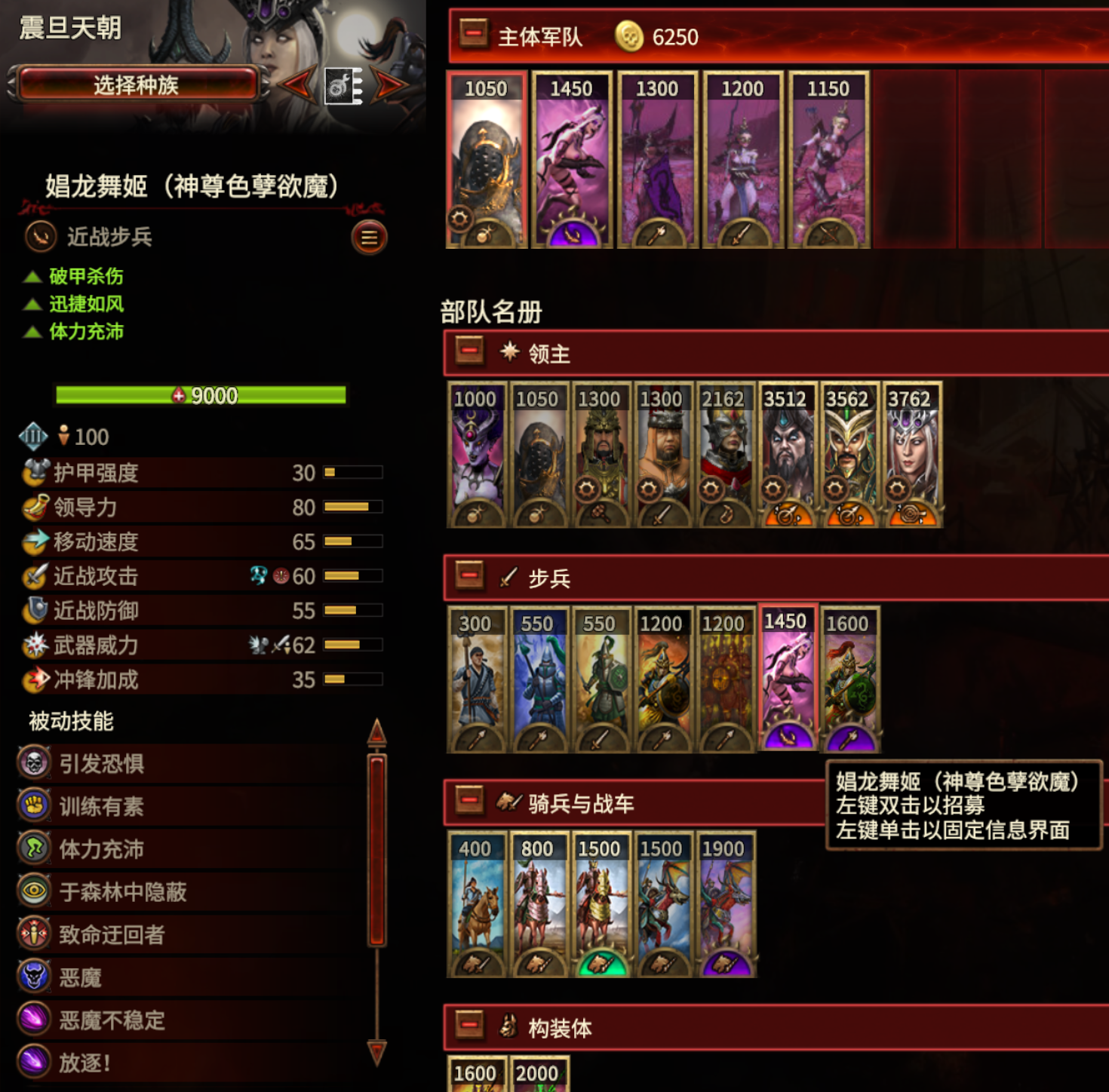Open the unit options menu beside 近战步兵
Image resolution: width=1109 pixels, height=1092 pixels.
369,238
